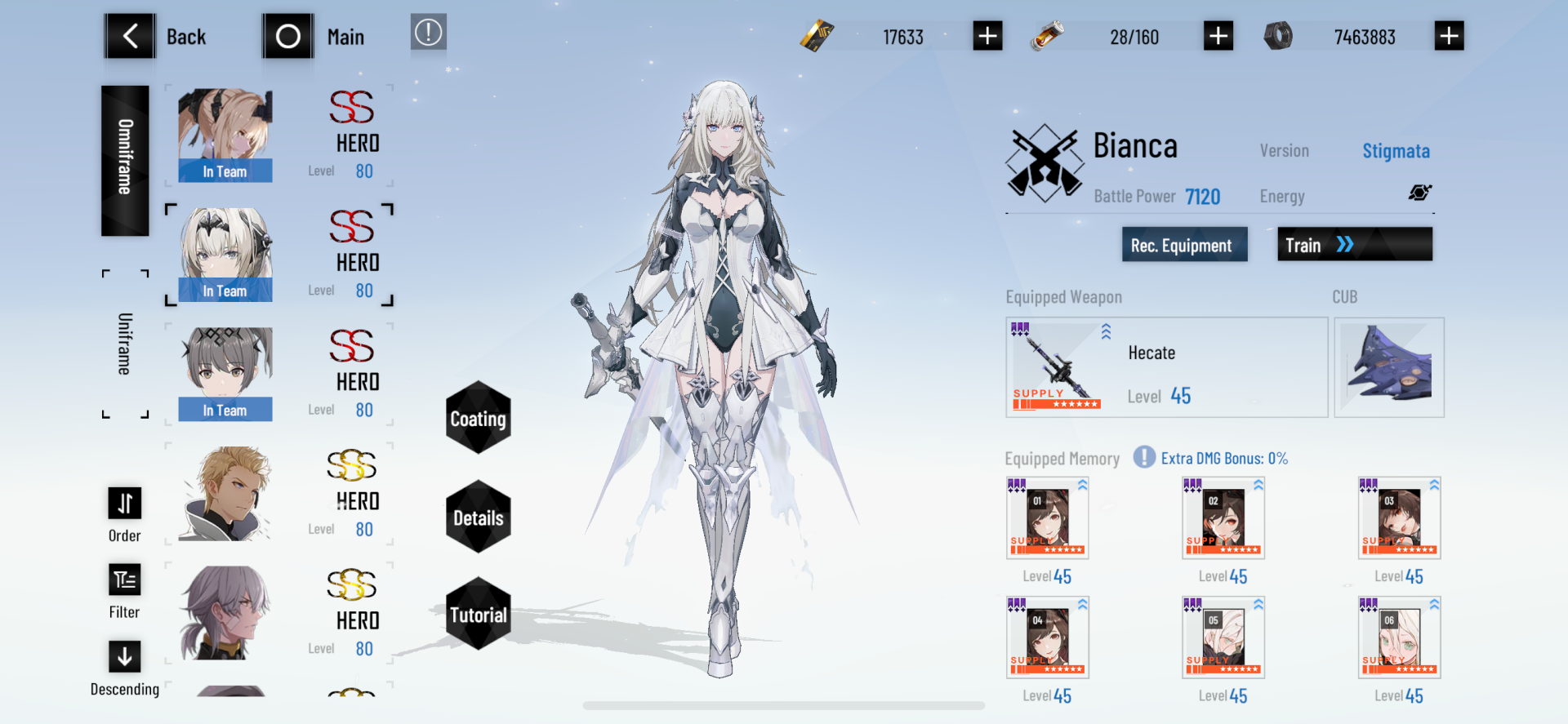
Task: Click the Extra DMG Bonus info icon
Action: pyautogui.click(x=1143, y=458)
